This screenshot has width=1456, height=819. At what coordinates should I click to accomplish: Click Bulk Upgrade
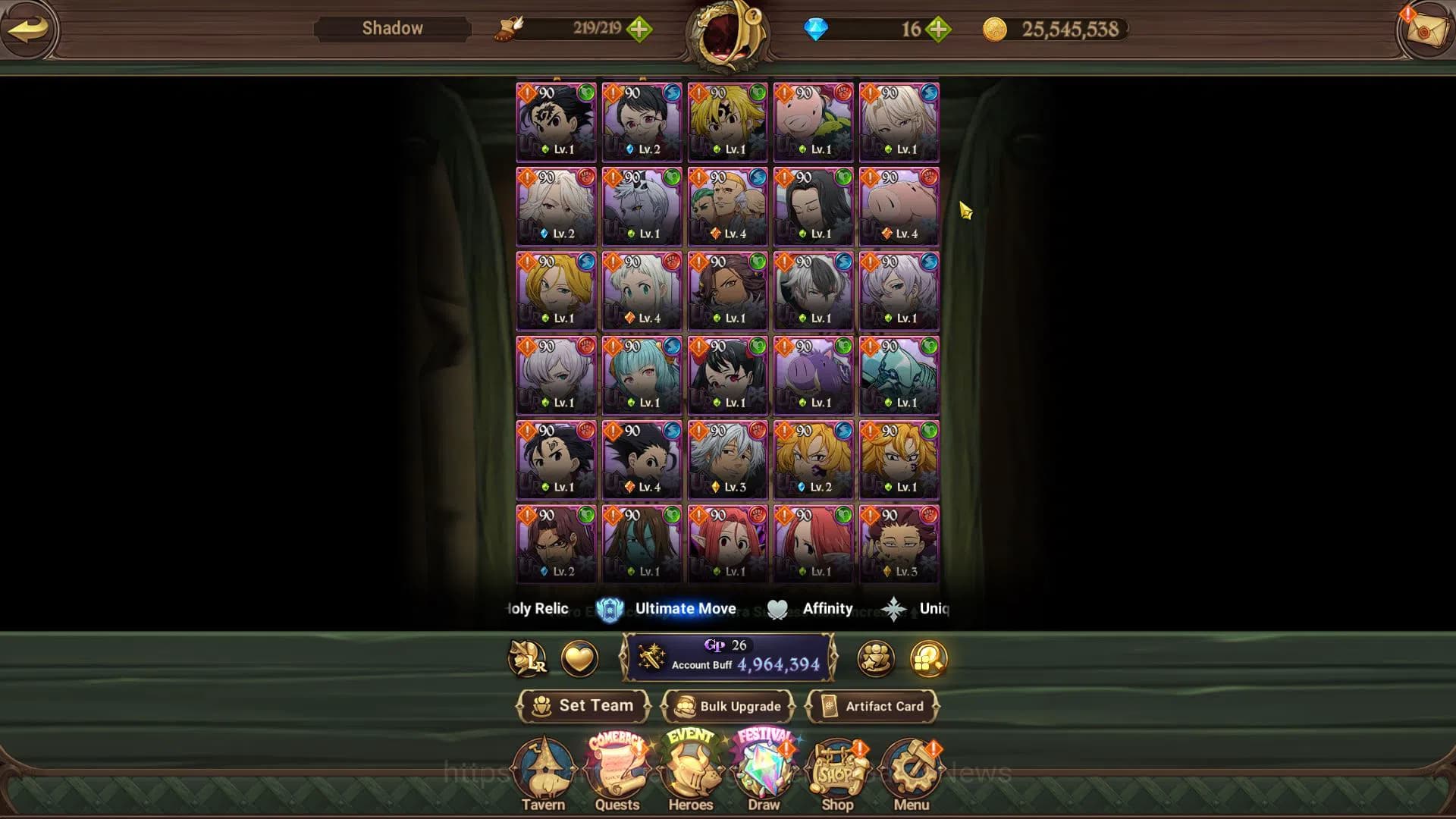tap(729, 706)
